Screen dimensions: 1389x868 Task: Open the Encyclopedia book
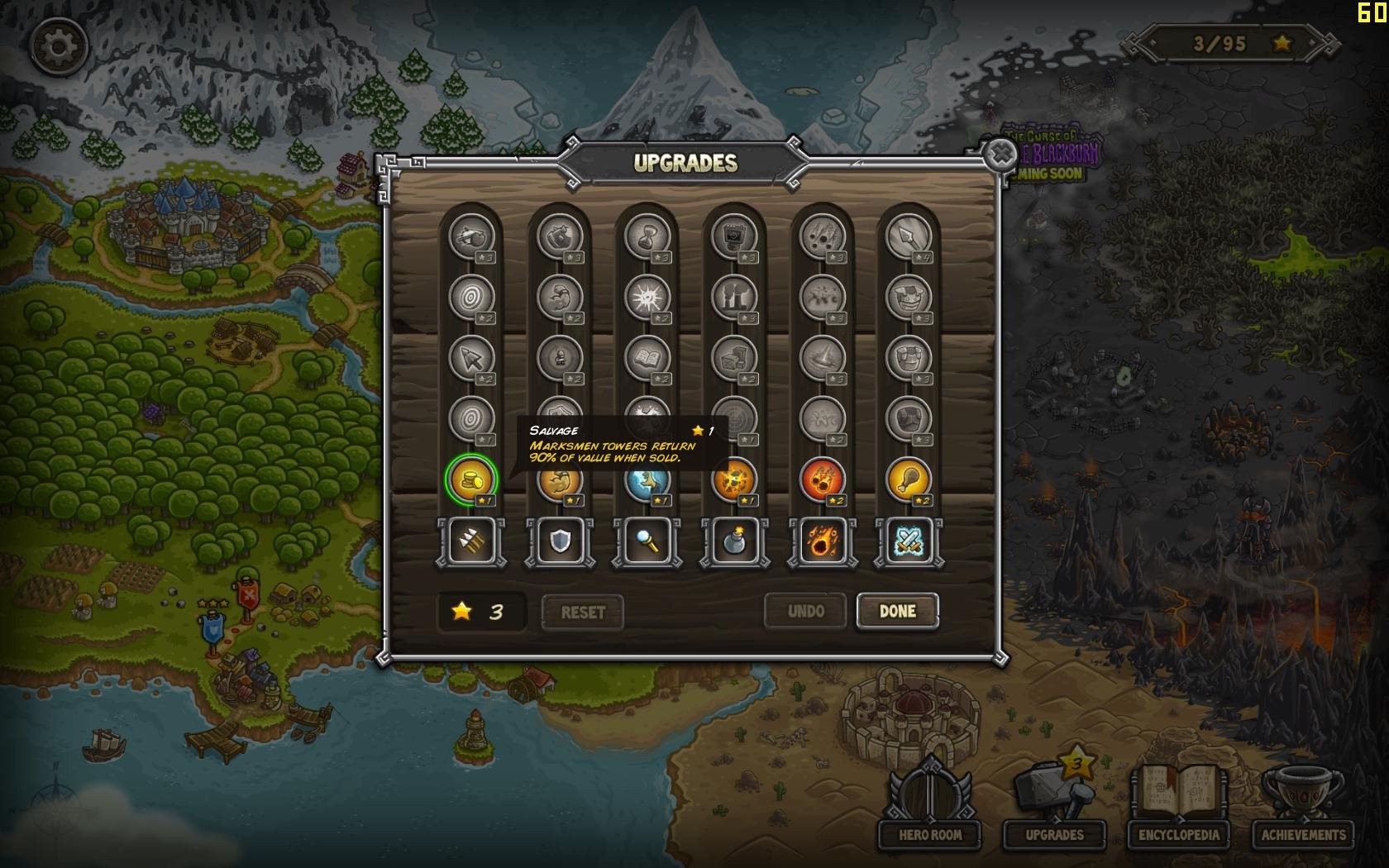click(1178, 806)
